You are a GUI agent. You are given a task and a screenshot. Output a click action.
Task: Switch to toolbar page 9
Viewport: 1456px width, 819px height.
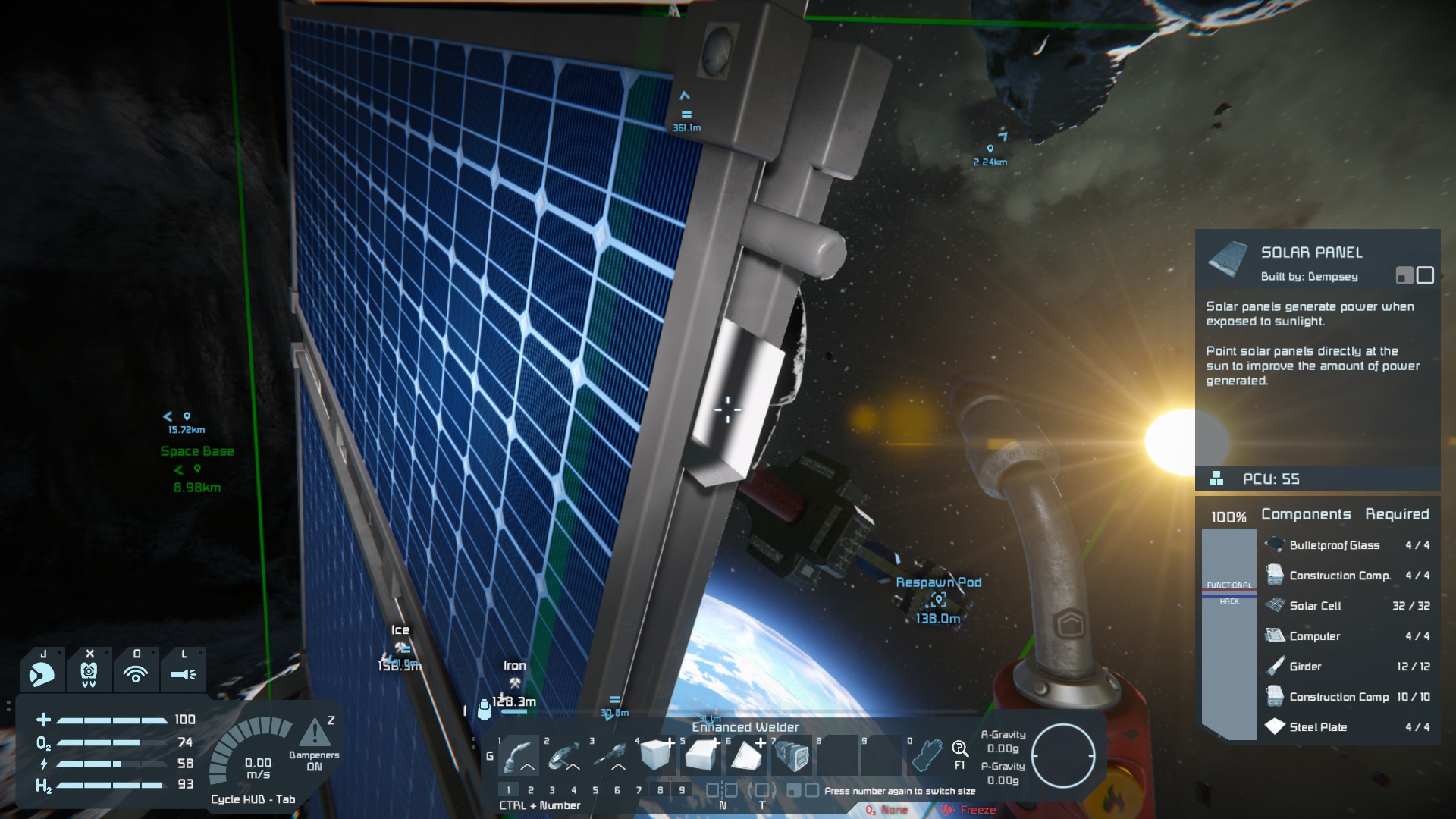point(682,790)
